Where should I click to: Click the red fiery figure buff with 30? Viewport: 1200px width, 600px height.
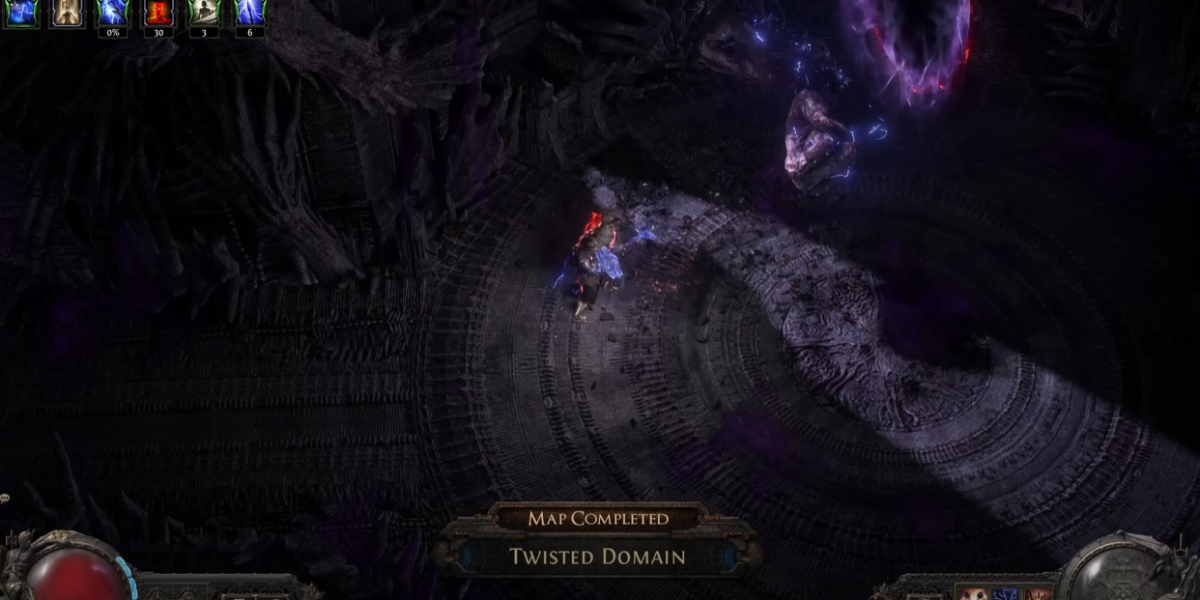[x=158, y=12]
